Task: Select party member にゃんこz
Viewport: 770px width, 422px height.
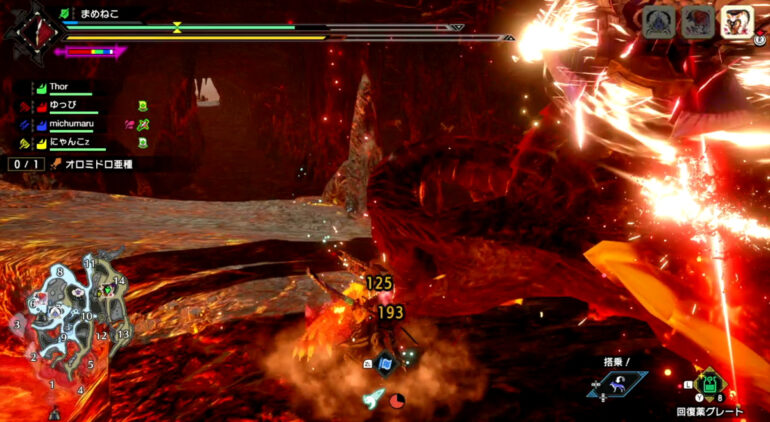Action: coord(73,143)
